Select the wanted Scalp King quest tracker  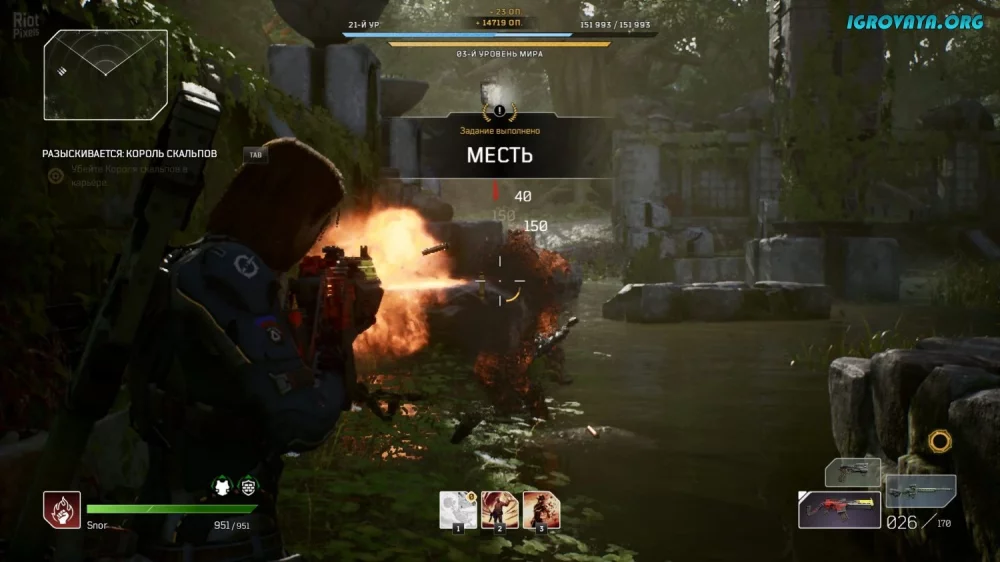(x=129, y=154)
